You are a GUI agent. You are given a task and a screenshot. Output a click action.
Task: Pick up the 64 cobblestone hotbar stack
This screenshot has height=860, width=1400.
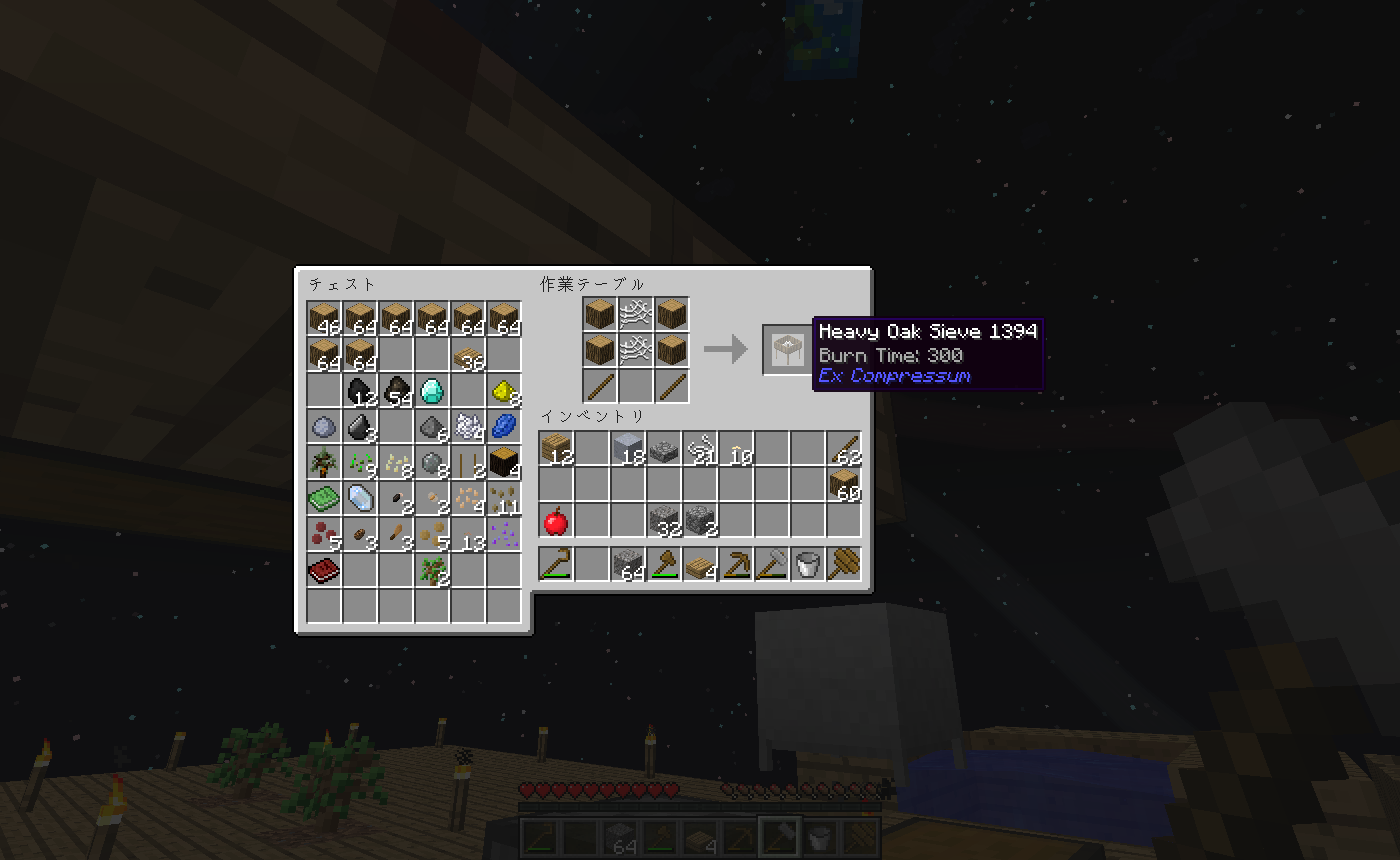pyautogui.click(x=628, y=566)
